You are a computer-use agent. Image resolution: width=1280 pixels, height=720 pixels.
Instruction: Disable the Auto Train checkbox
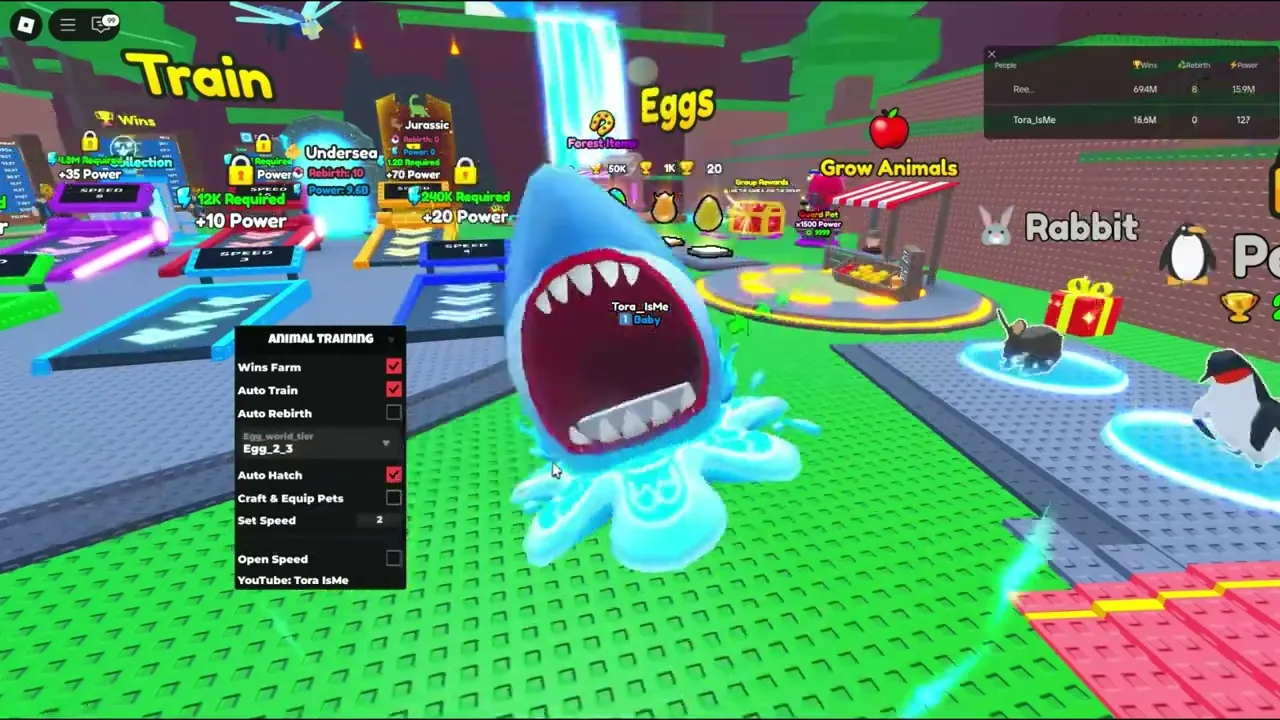393,390
